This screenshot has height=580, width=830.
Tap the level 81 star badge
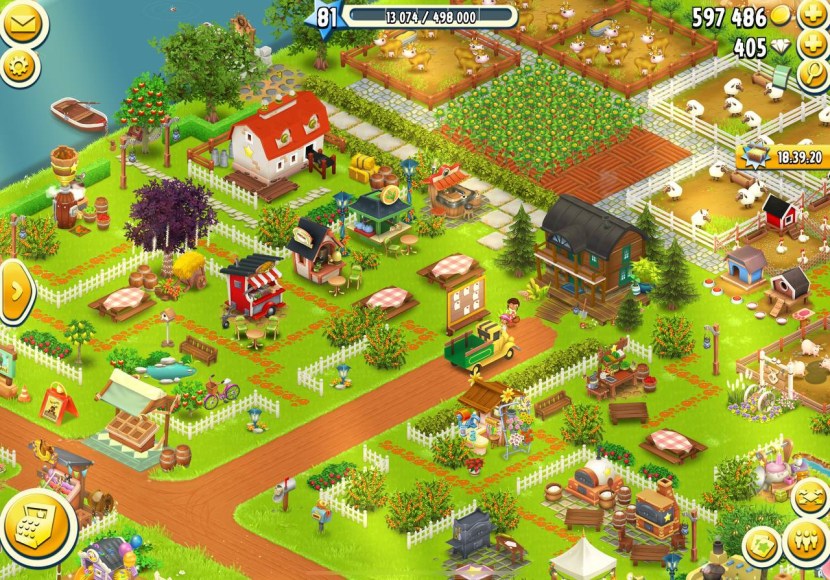(328, 17)
